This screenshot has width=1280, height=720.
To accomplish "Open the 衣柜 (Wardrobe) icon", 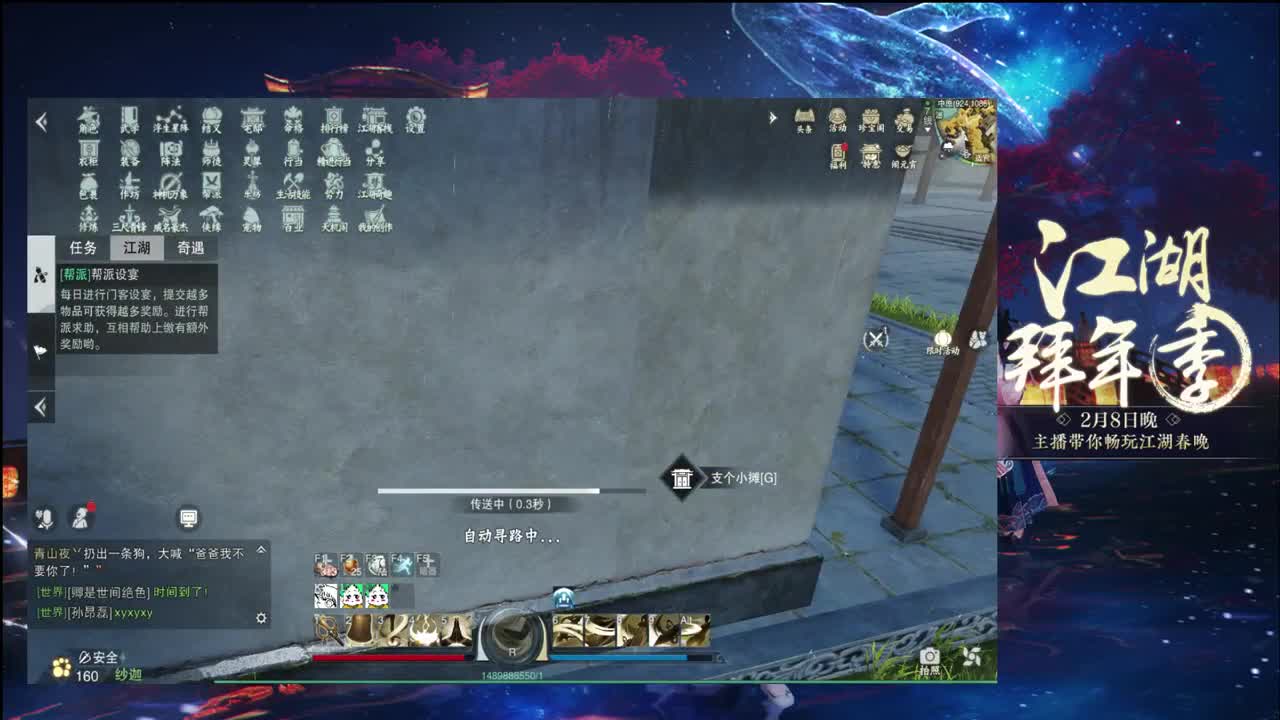I will 87,150.
